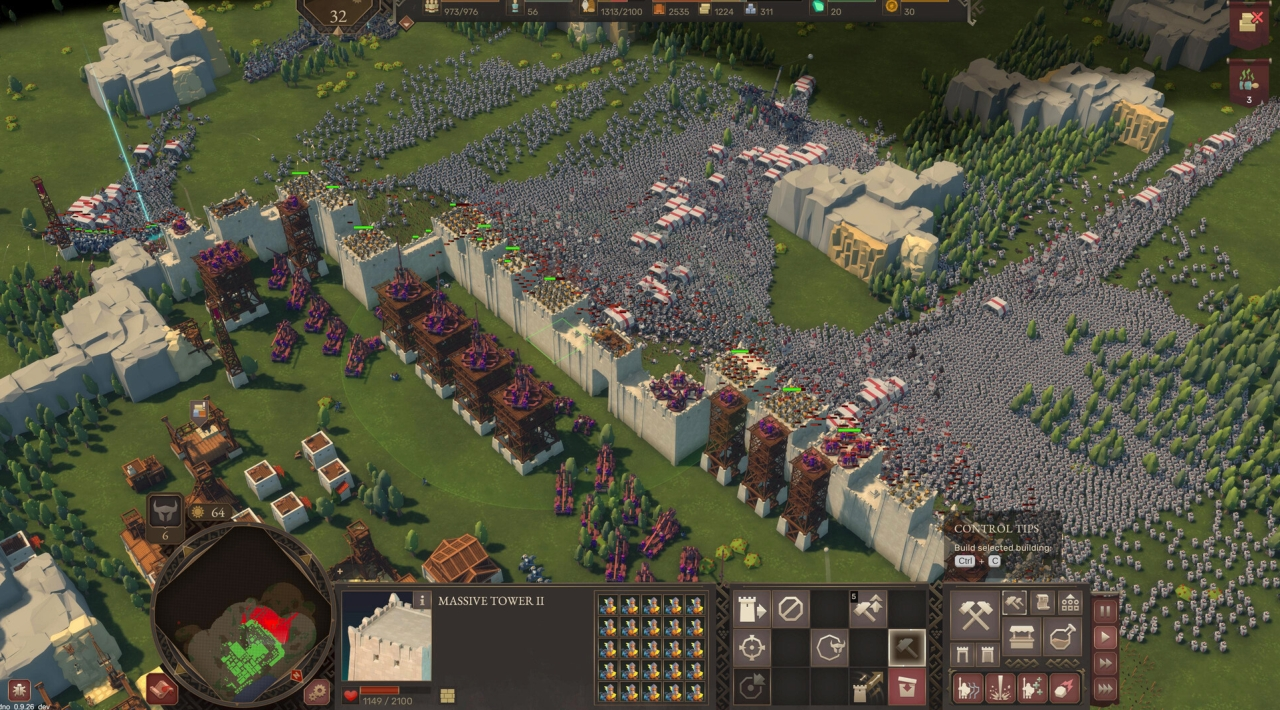The width and height of the screenshot is (1280, 710).
Task: Open the storage-full alert banner
Action: [x=1248, y=22]
